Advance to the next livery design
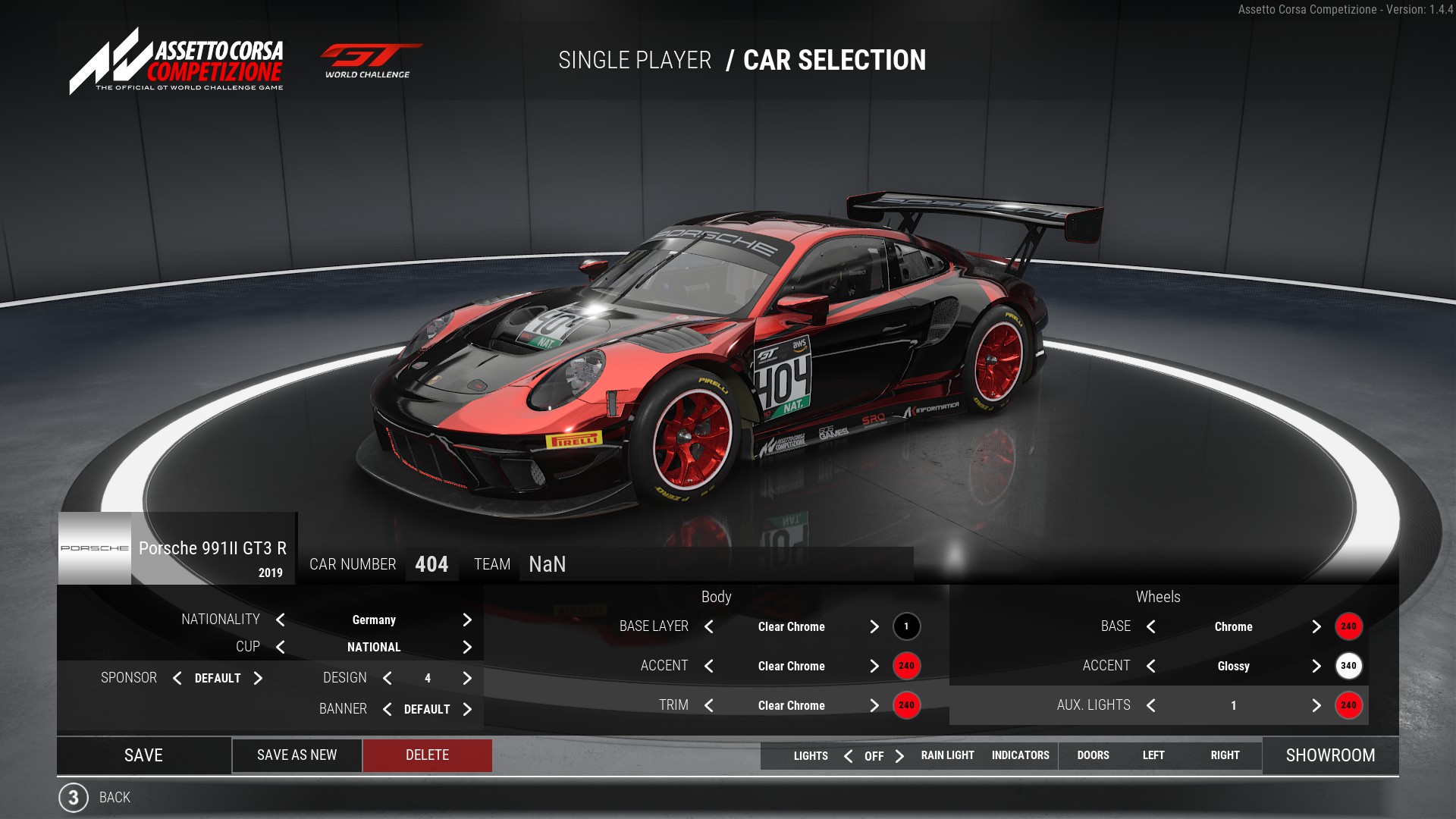 pos(467,678)
